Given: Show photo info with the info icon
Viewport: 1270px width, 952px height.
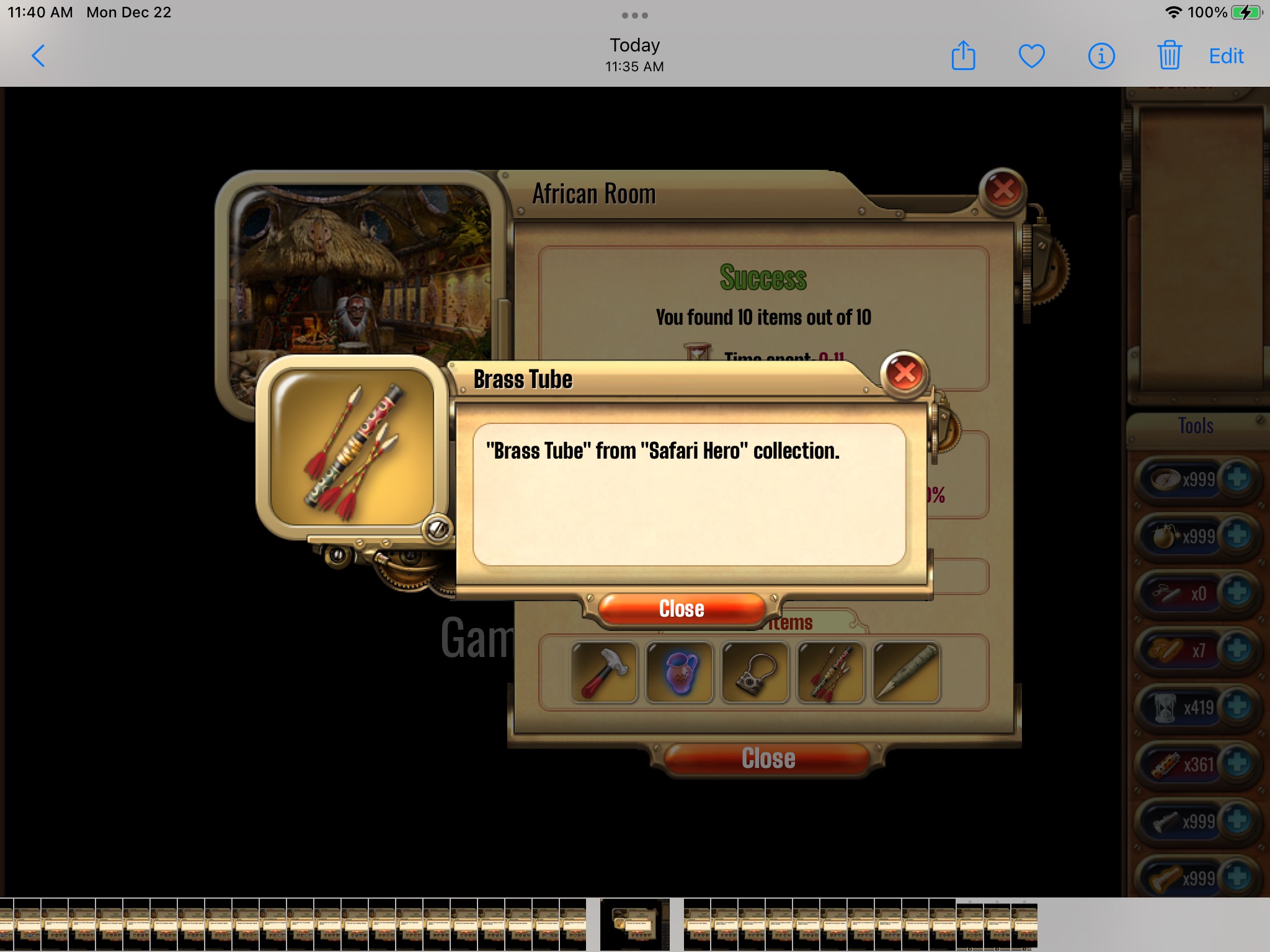Looking at the screenshot, I should point(1101,56).
